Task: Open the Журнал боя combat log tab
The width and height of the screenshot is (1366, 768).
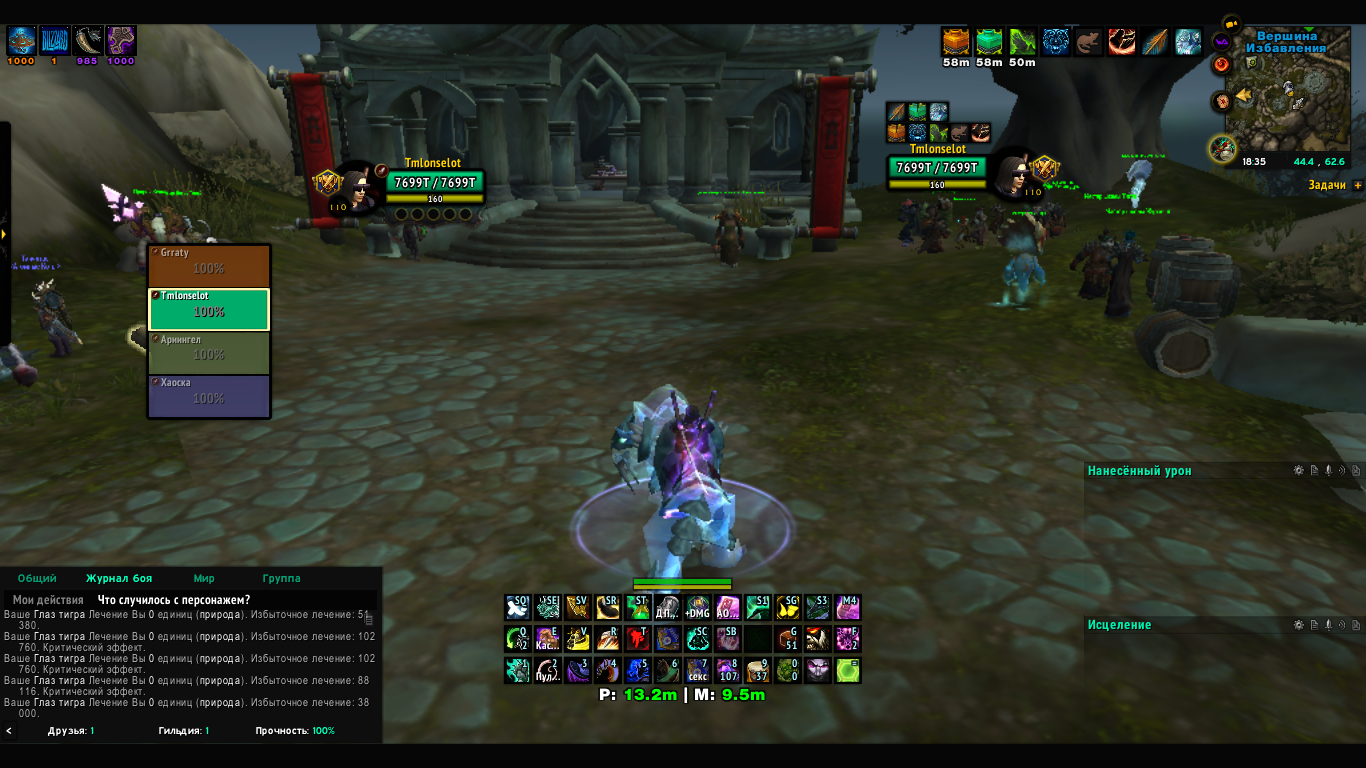Action: click(x=119, y=579)
